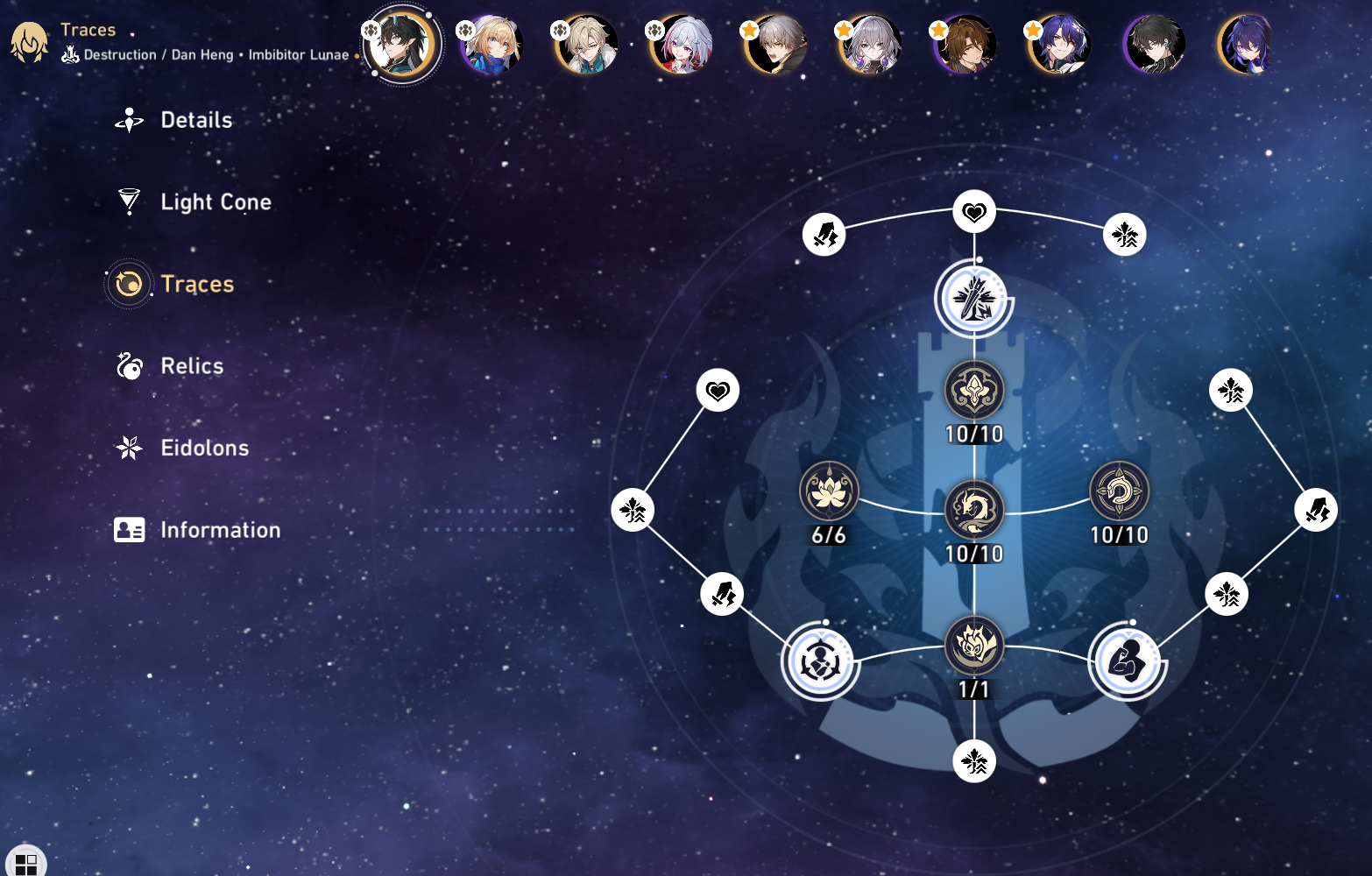The width and height of the screenshot is (1372, 876).
Task: Activate the bottom leaf stat node below Technique
Action: [x=974, y=761]
